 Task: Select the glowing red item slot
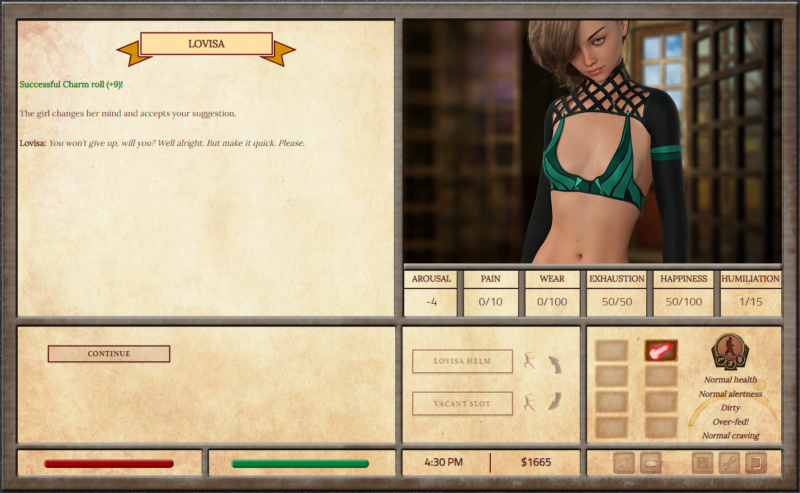tap(660, 351)
